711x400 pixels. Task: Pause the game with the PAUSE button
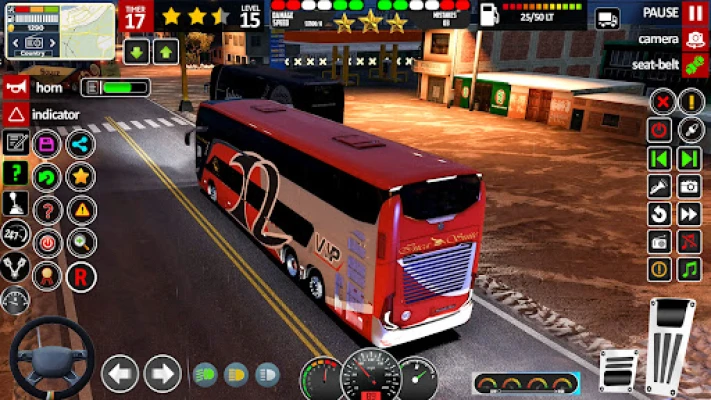[695, 13]
